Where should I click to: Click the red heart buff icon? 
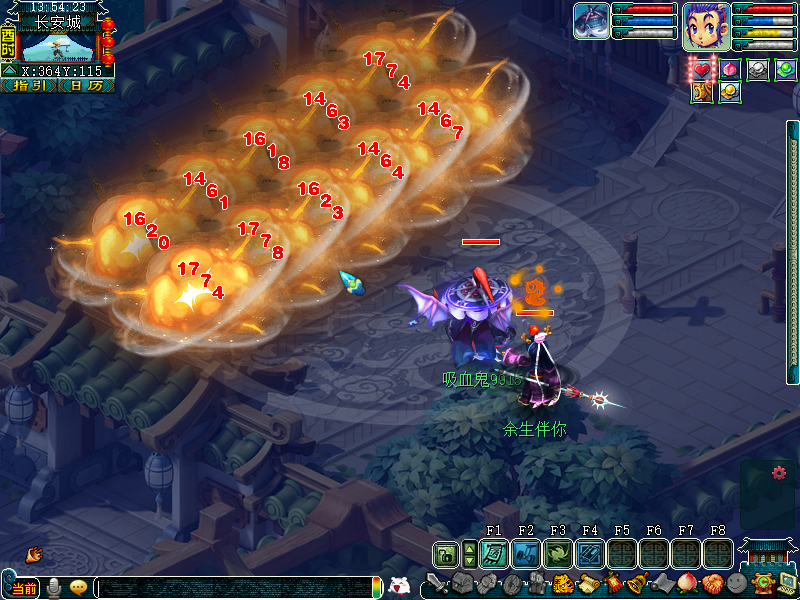703,69
